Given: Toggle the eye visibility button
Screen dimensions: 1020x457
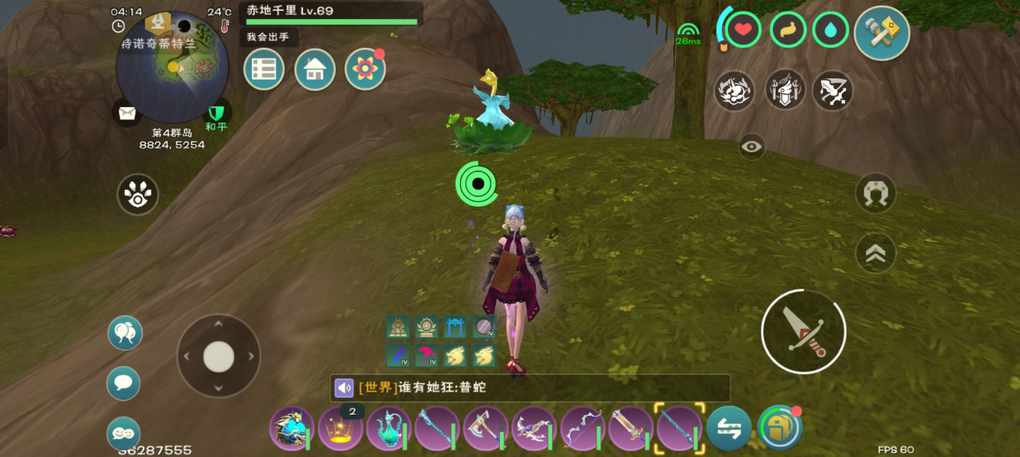Looking at the screenshot, I should click(752, 147).
